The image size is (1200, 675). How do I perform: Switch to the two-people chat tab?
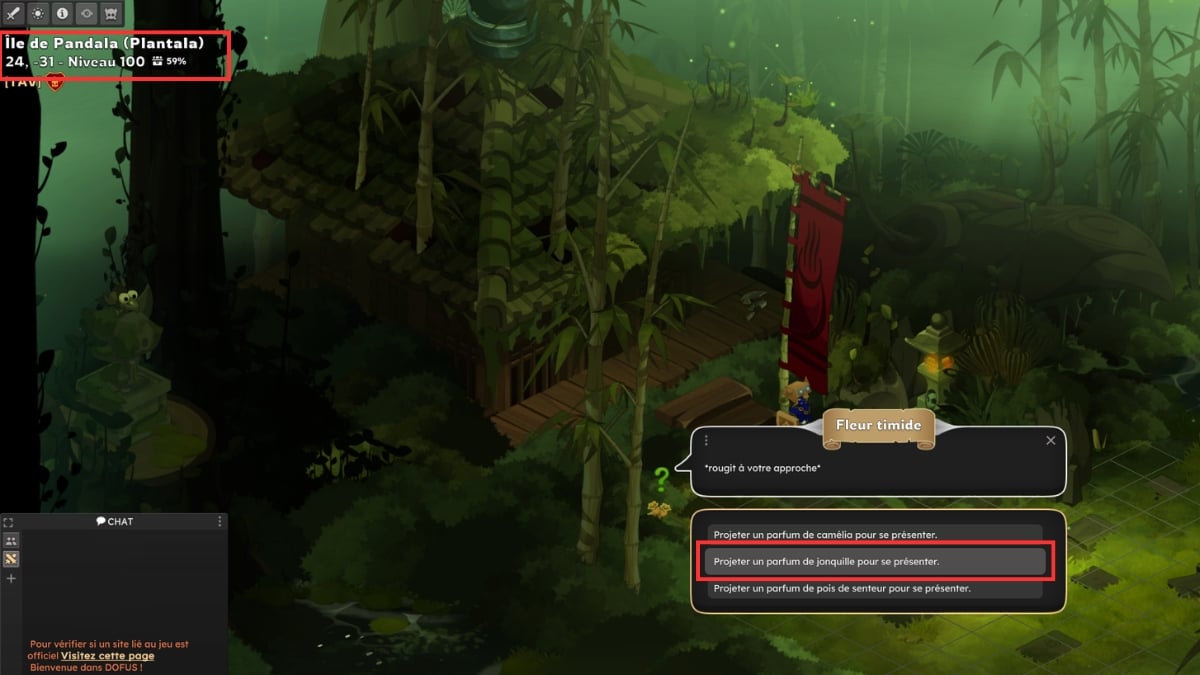pyautogui.click(x=11, y=540)
